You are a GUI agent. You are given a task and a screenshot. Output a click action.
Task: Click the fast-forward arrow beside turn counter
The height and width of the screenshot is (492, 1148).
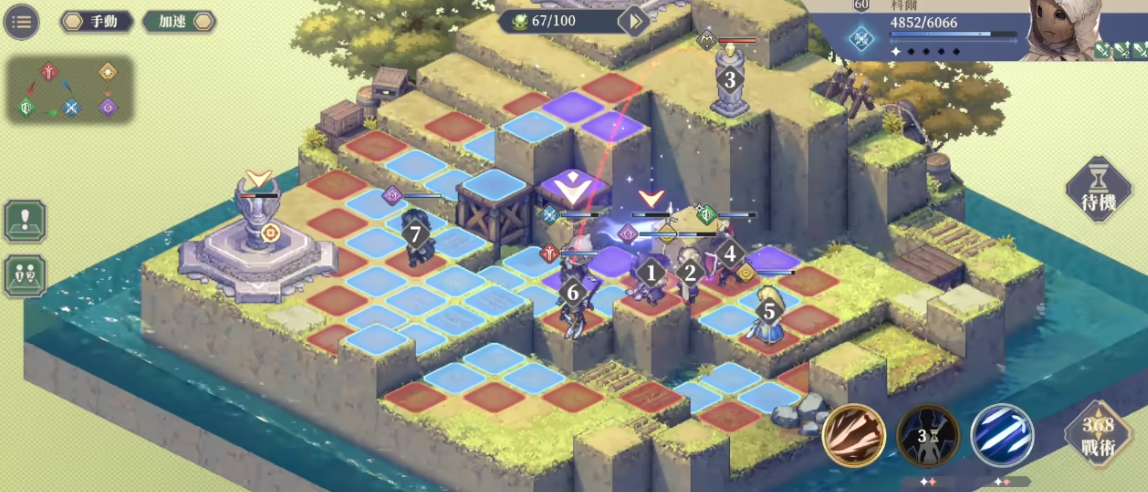coord(634,21)
